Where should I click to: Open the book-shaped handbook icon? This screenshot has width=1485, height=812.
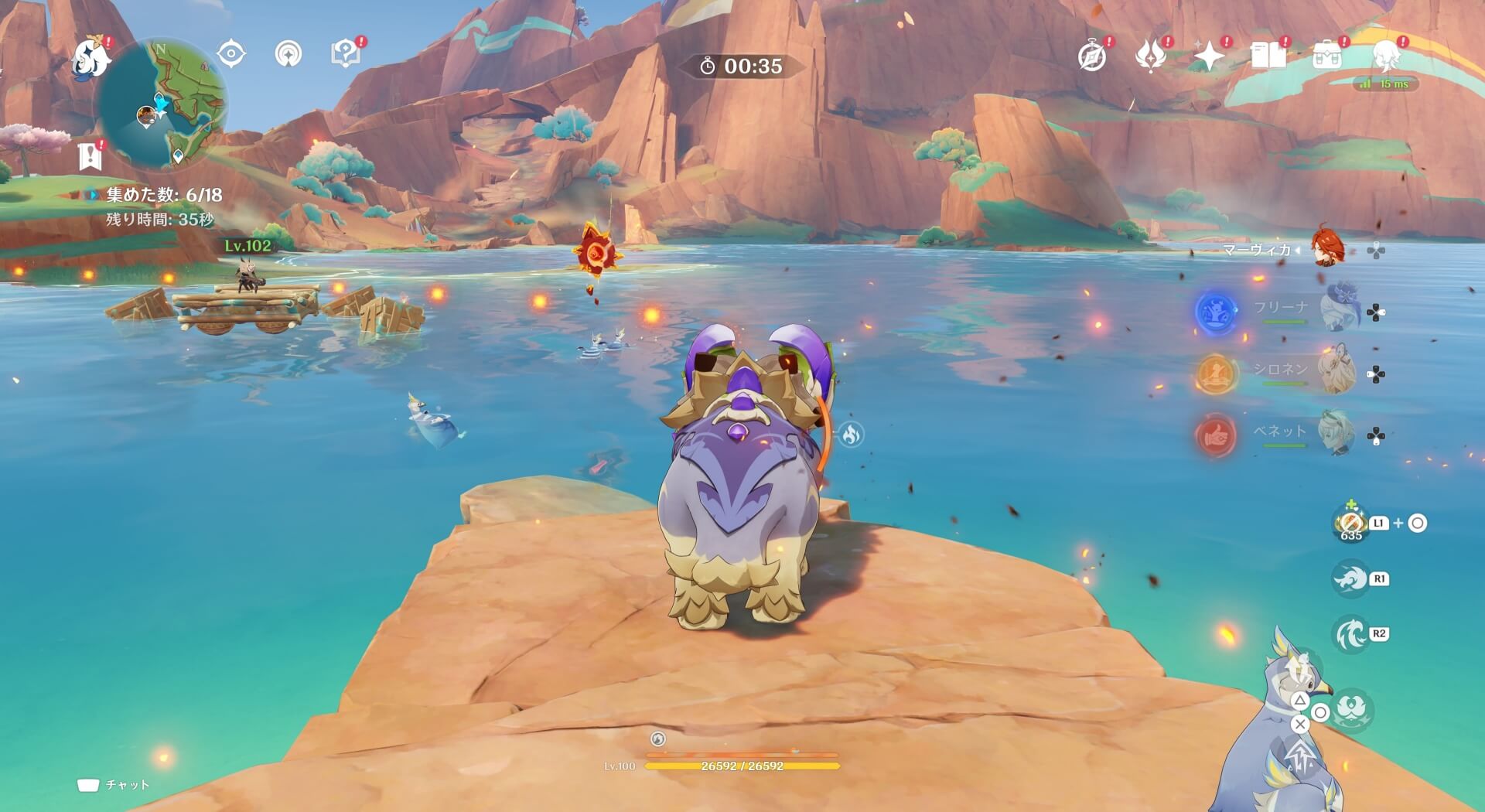(1268, 56)
